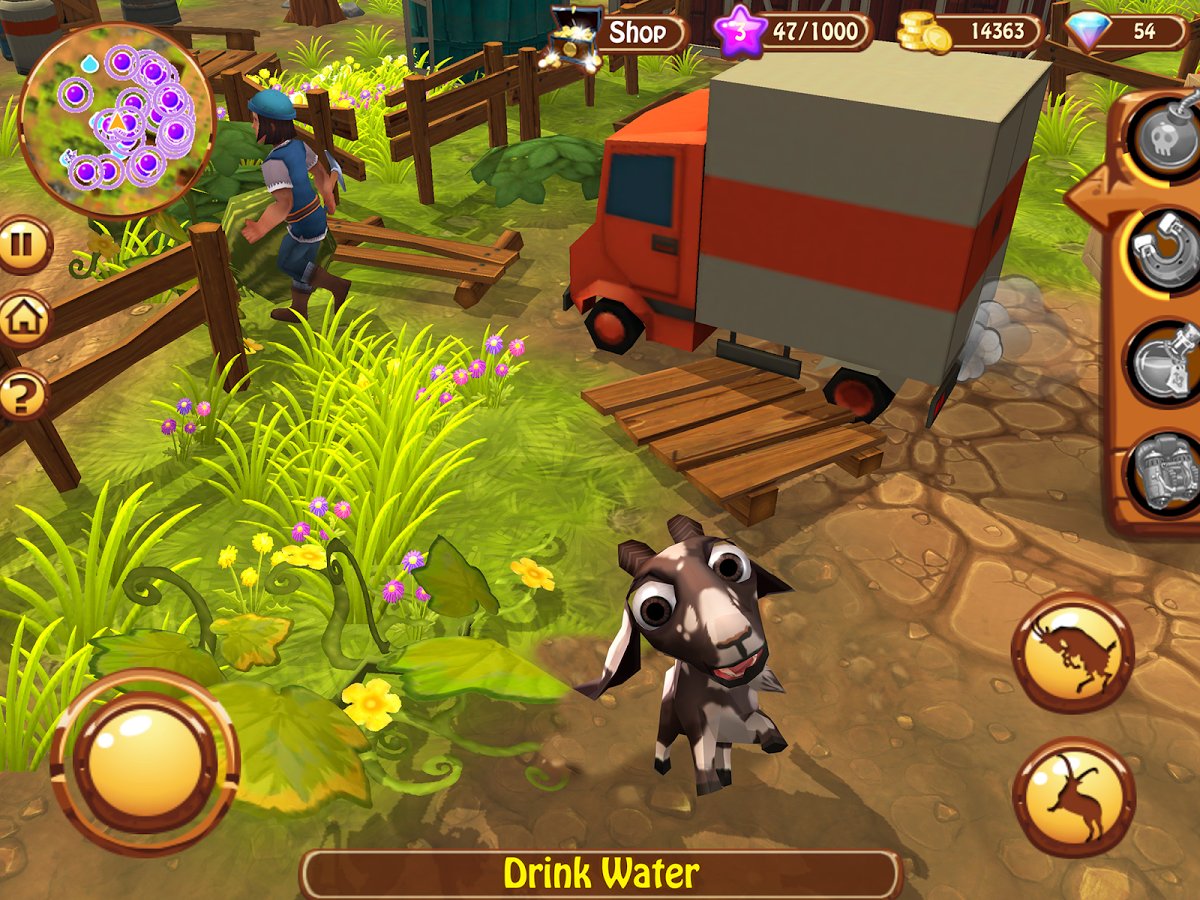Click the circular minimap
This screenshot has height=900, width=1200.
coord(117,120)
